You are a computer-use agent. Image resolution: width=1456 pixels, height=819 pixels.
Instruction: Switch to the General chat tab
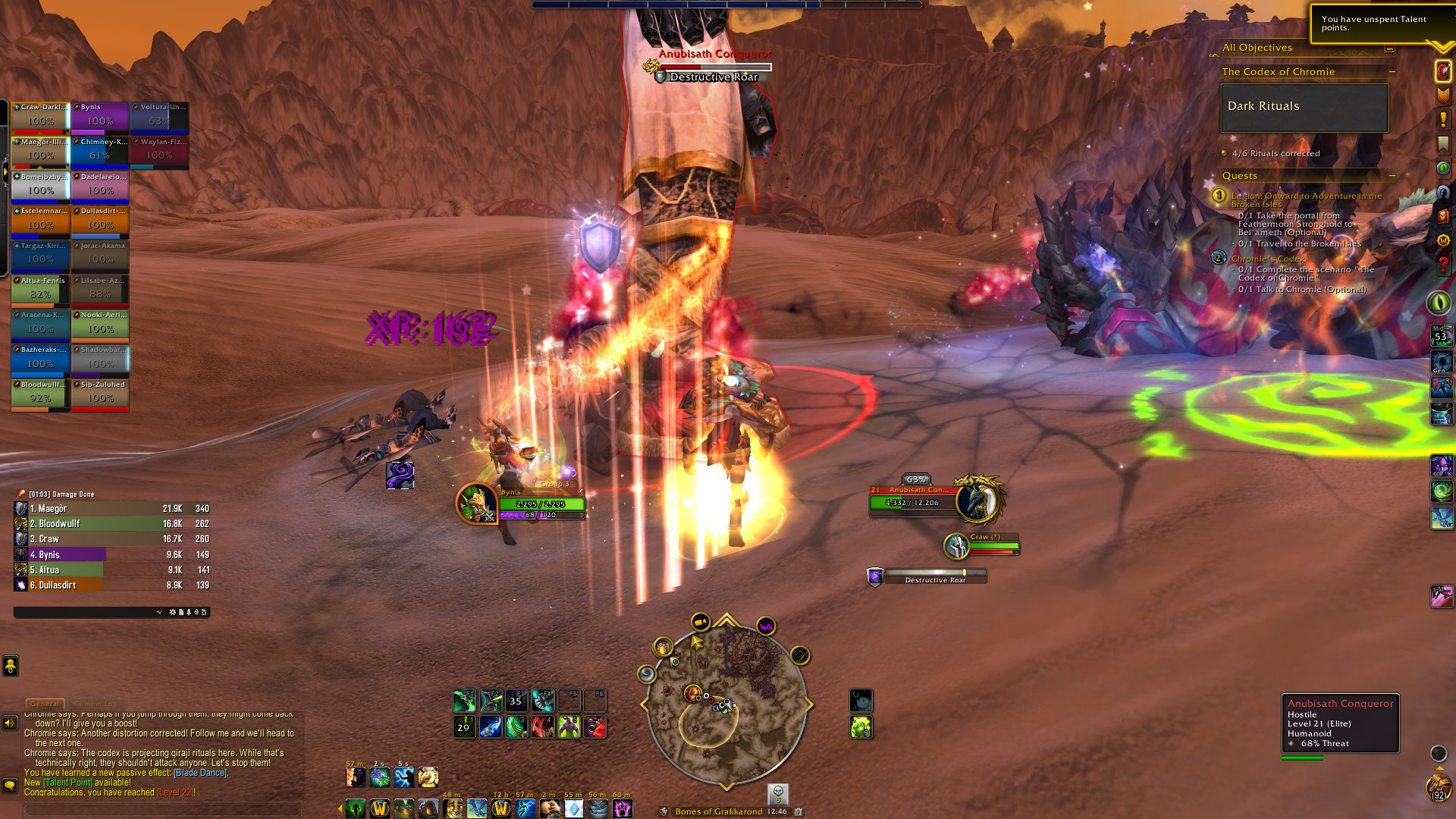pos(45,704)
